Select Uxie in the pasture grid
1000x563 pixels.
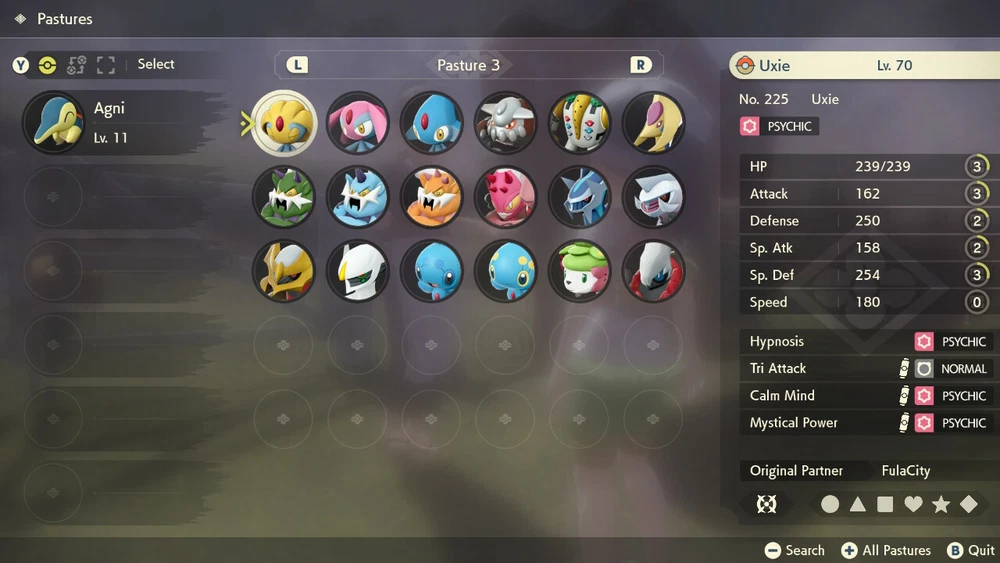(284, 123)
